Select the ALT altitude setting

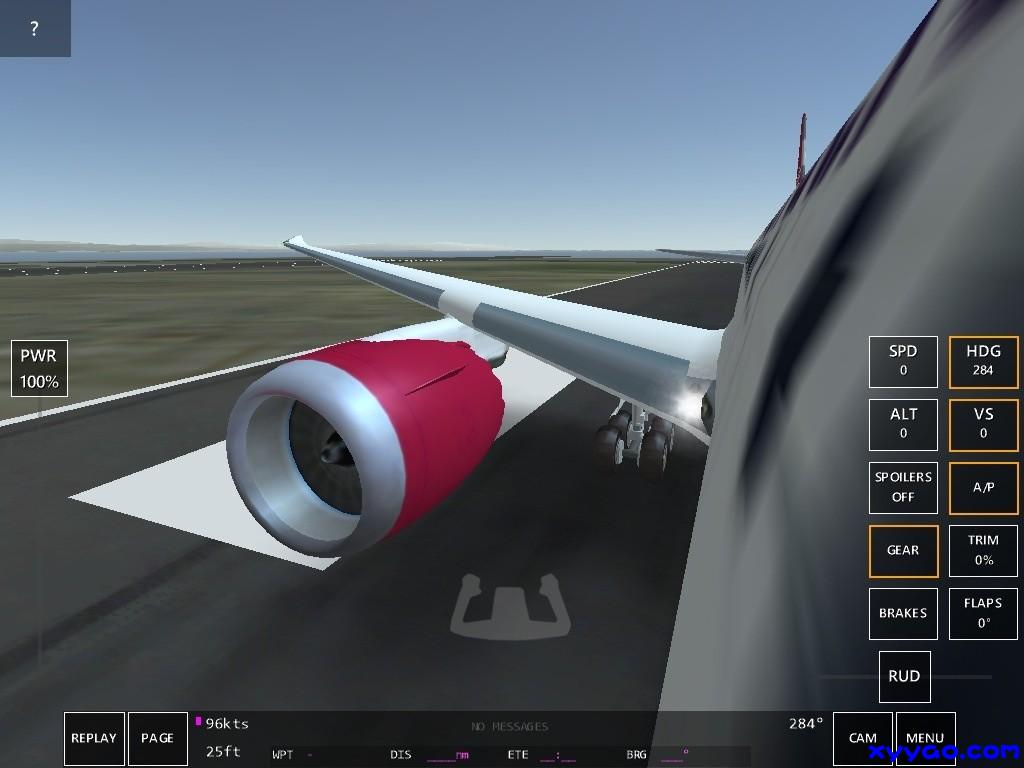(903, 424)
